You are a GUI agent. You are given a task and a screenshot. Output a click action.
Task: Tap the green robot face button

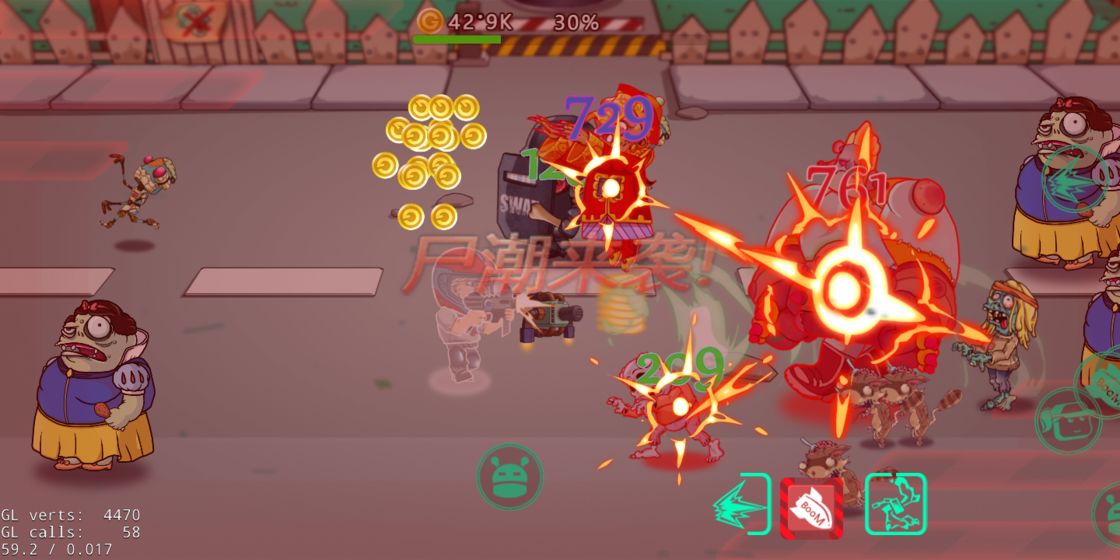(x=509, y=477)
